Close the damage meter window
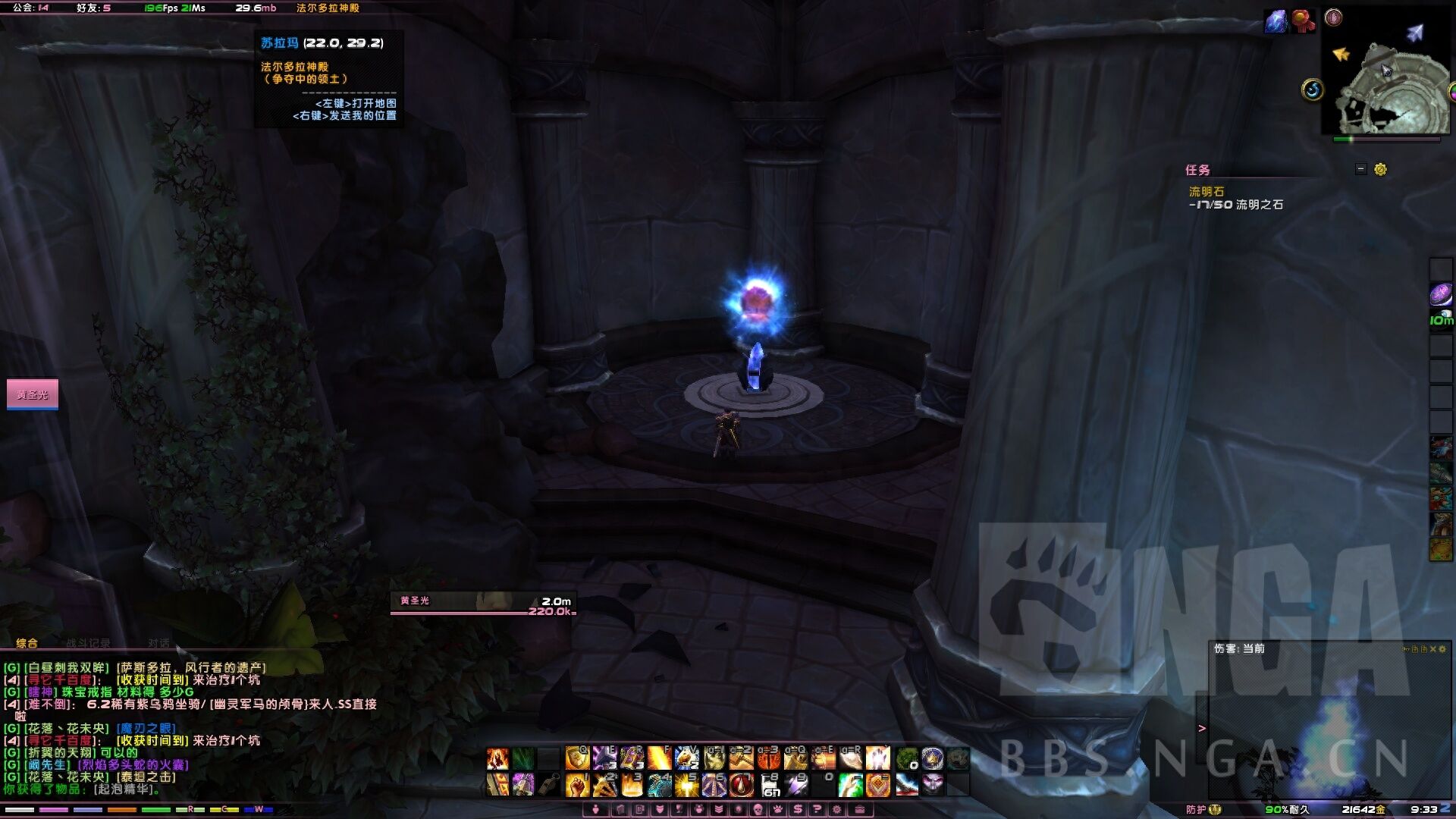This screenshot has width=1456, height=819. (x=1432, y=649)
